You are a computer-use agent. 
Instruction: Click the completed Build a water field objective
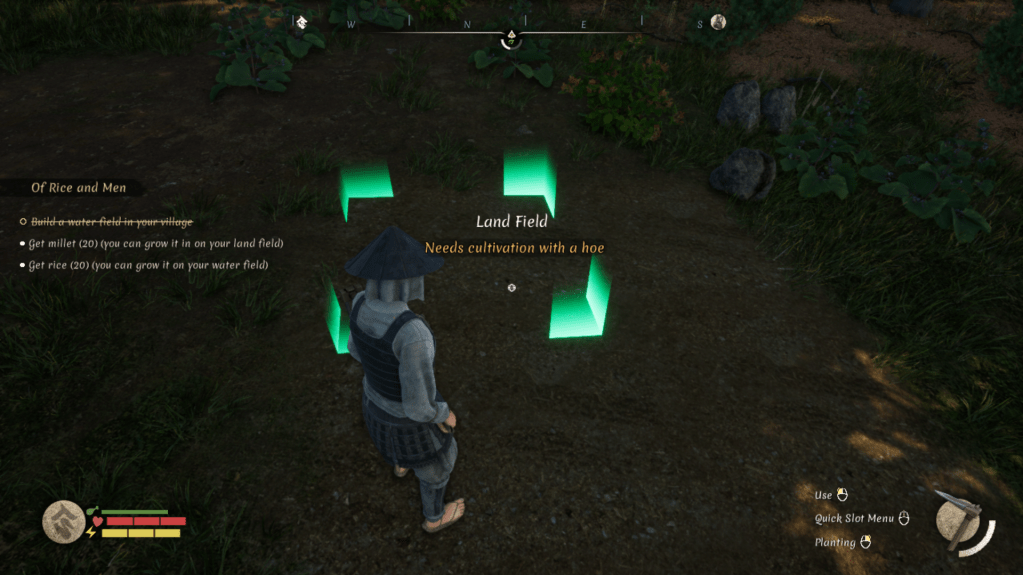[x=112, y=221]
